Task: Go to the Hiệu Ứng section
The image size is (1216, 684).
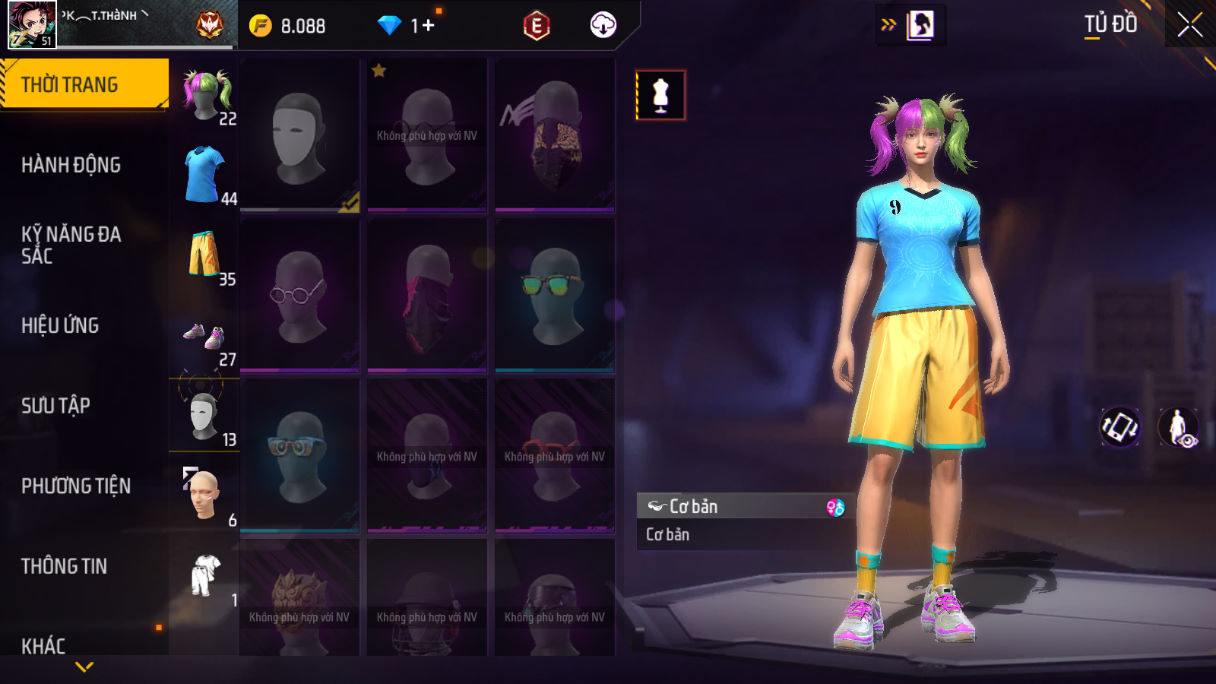Action: click(60, 325)
